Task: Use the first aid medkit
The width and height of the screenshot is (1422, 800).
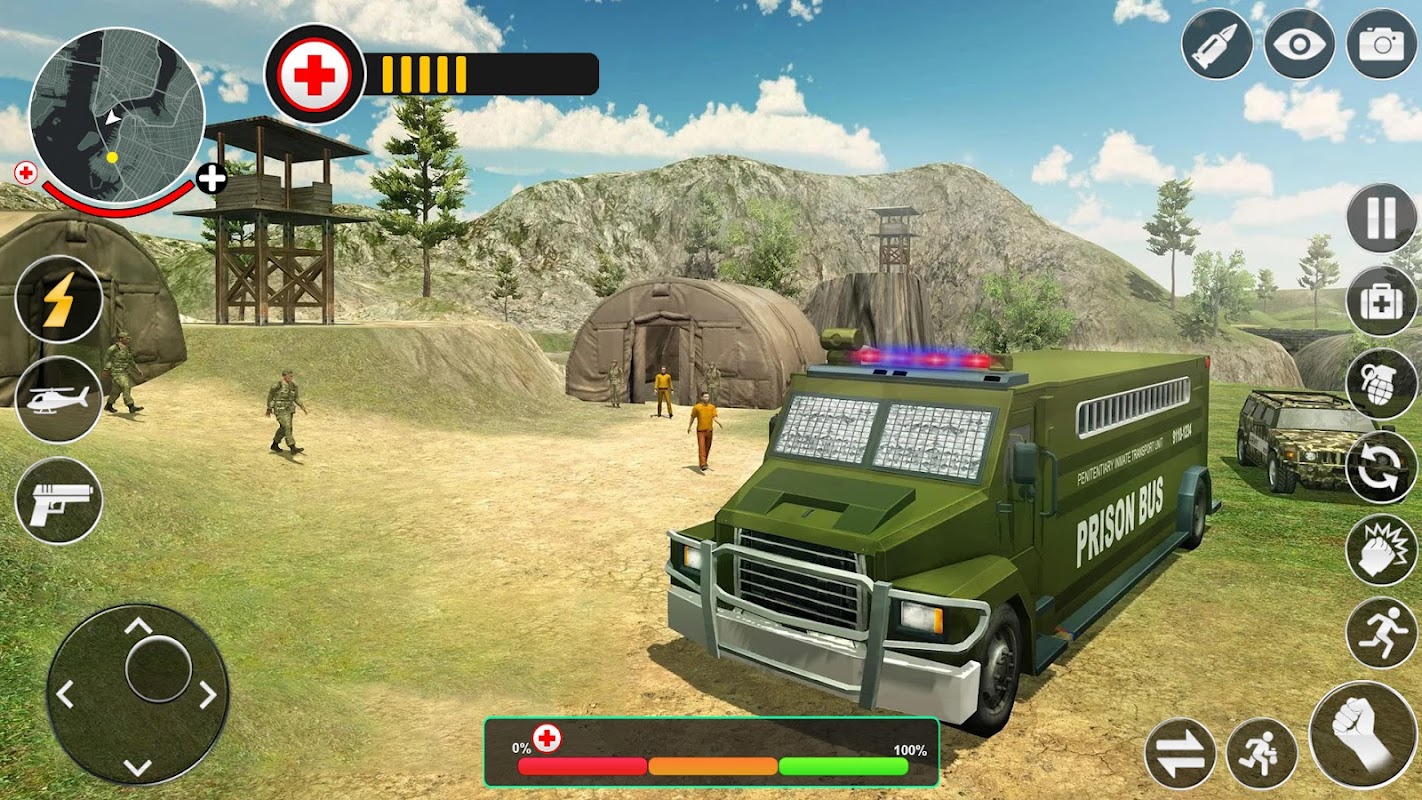Action: 1381,301
